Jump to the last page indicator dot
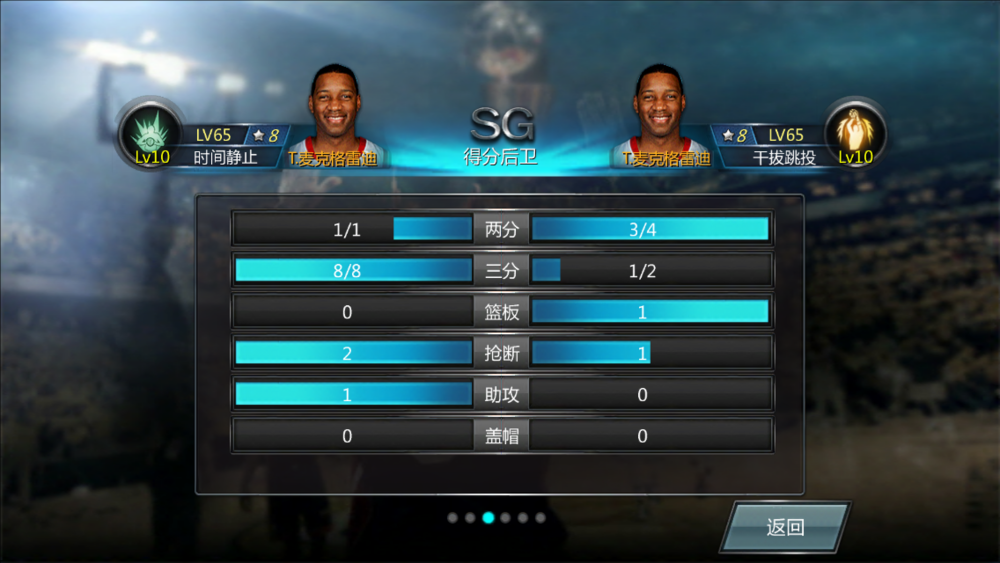Screen dimensions: 1000x563 coord(541,518)
